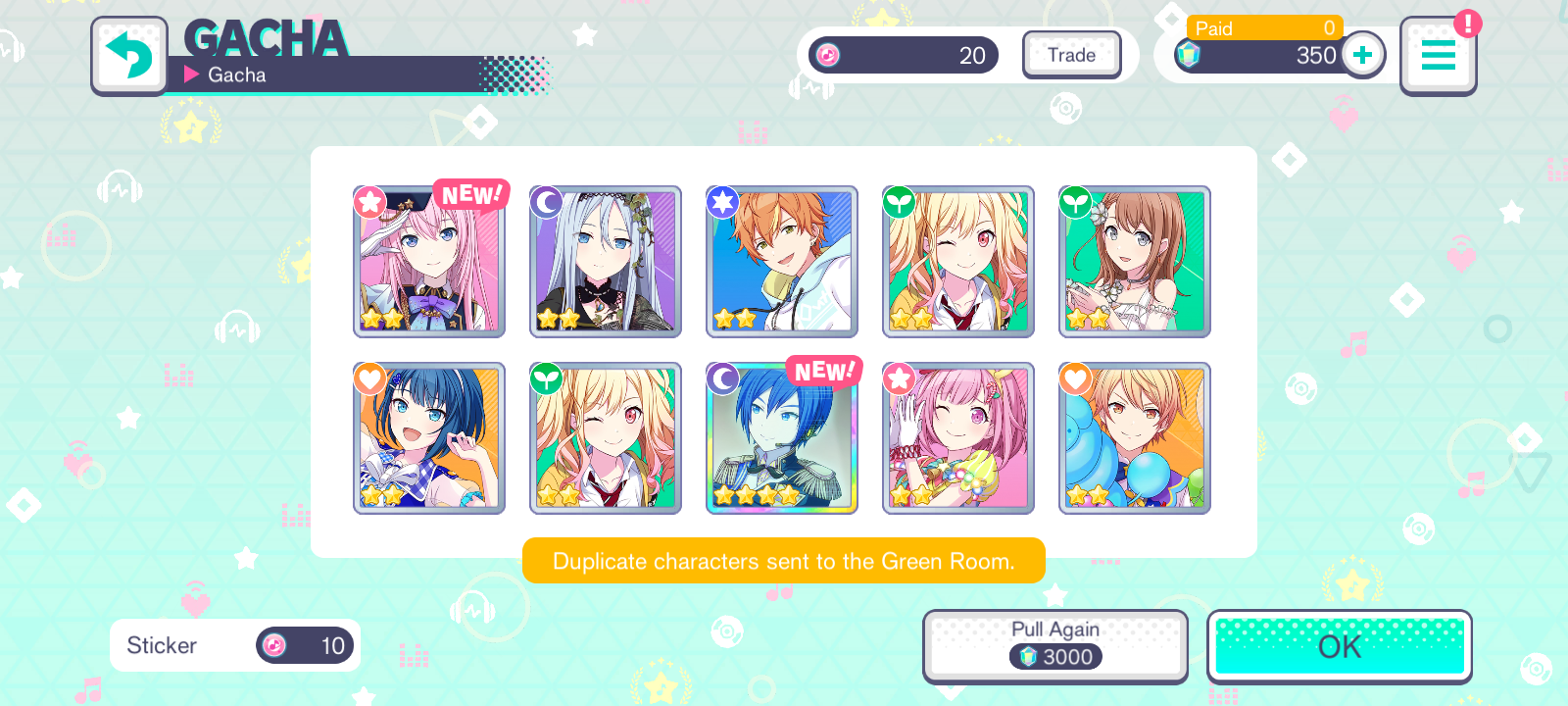Open the Paid crystal counter showing 0
This screenshot has width=1568, height=706.
coord(1264,28)
